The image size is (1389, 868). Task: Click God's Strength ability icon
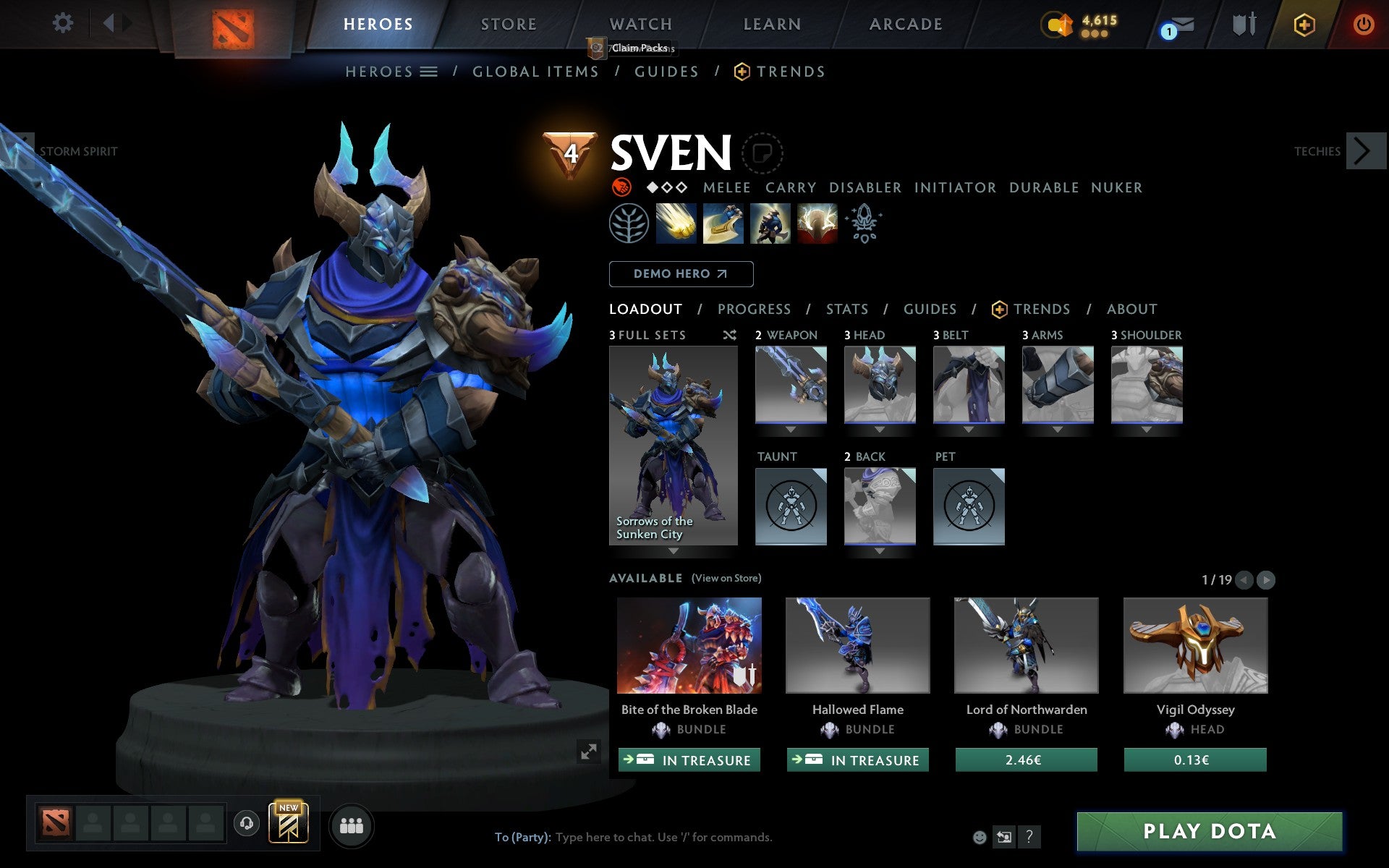[x=817, y=223]
